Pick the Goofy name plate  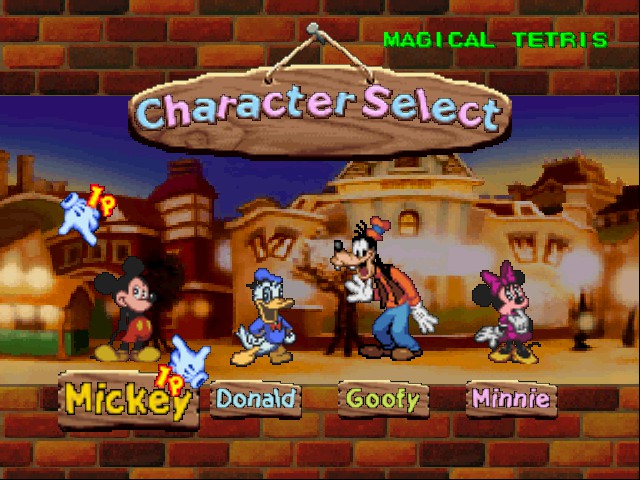[382, 399]
